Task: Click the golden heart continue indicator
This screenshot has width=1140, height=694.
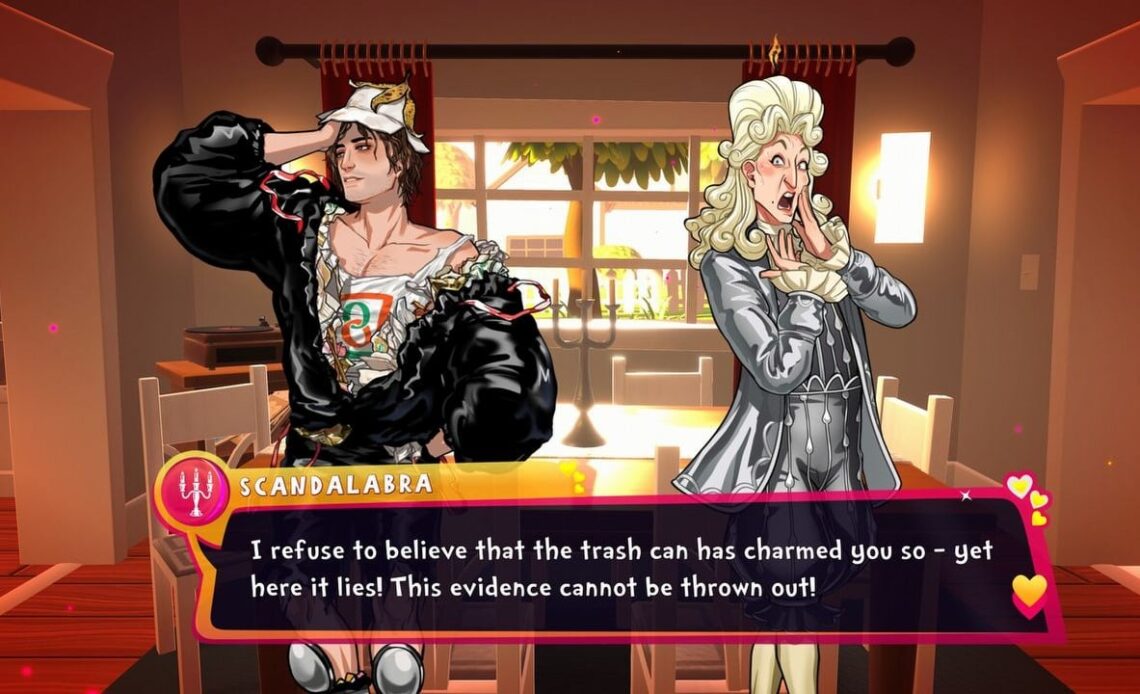Action: [x=1028, y=590]
